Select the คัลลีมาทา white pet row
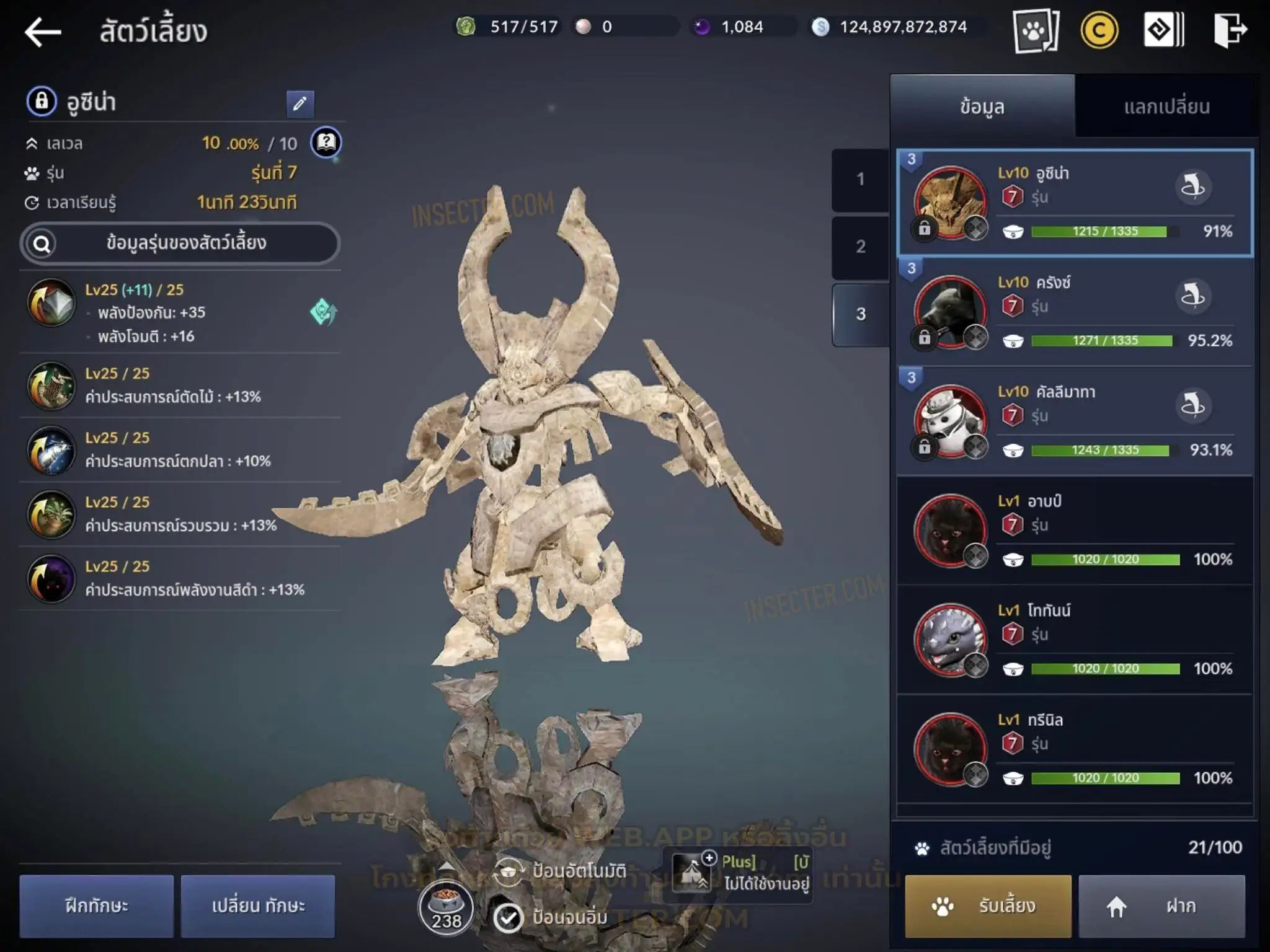Viewport: 1270px width, 952px height. click(x=1074, y=421)
